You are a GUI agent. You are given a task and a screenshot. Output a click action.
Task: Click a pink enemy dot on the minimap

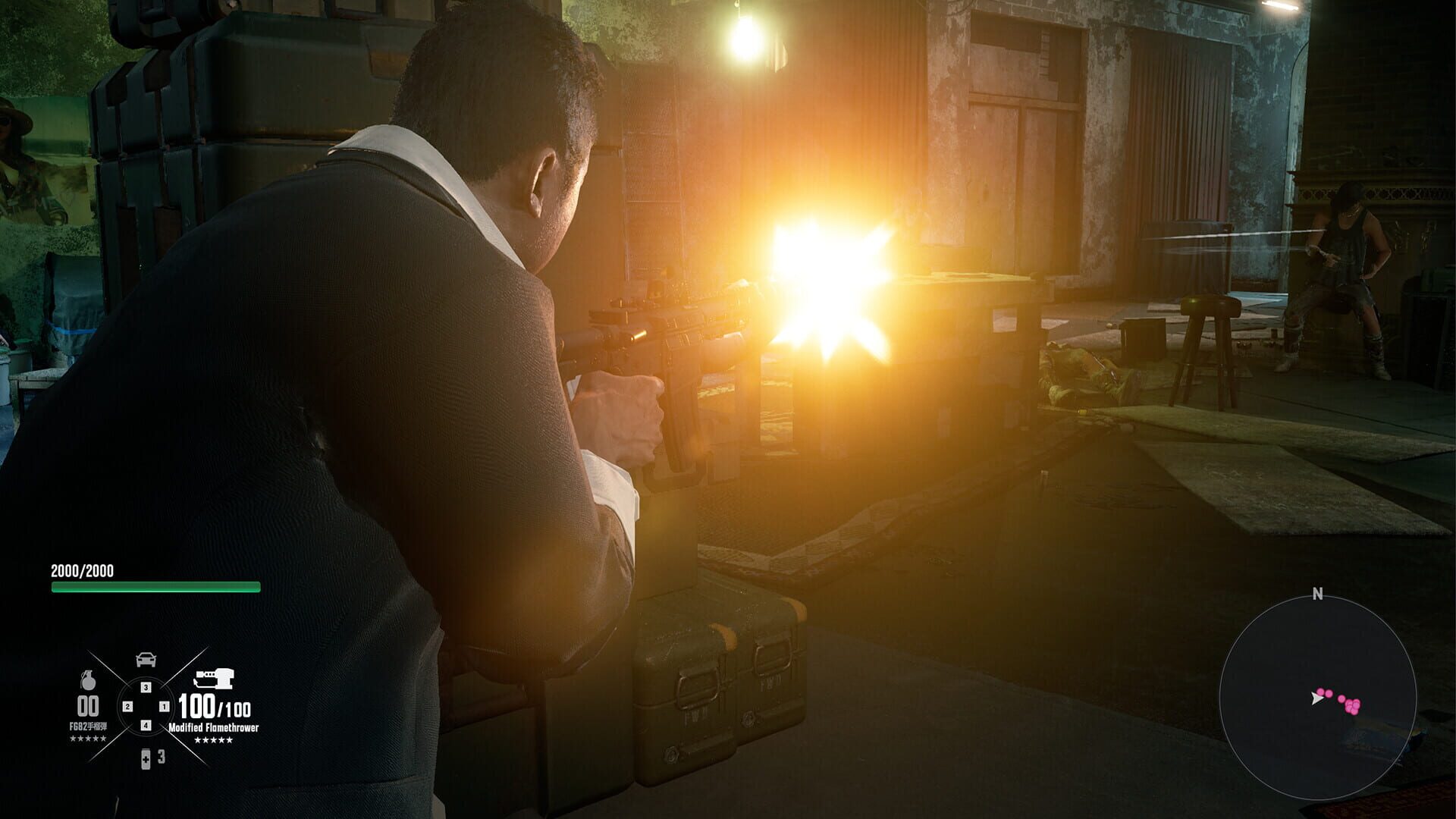point(1354,705)
